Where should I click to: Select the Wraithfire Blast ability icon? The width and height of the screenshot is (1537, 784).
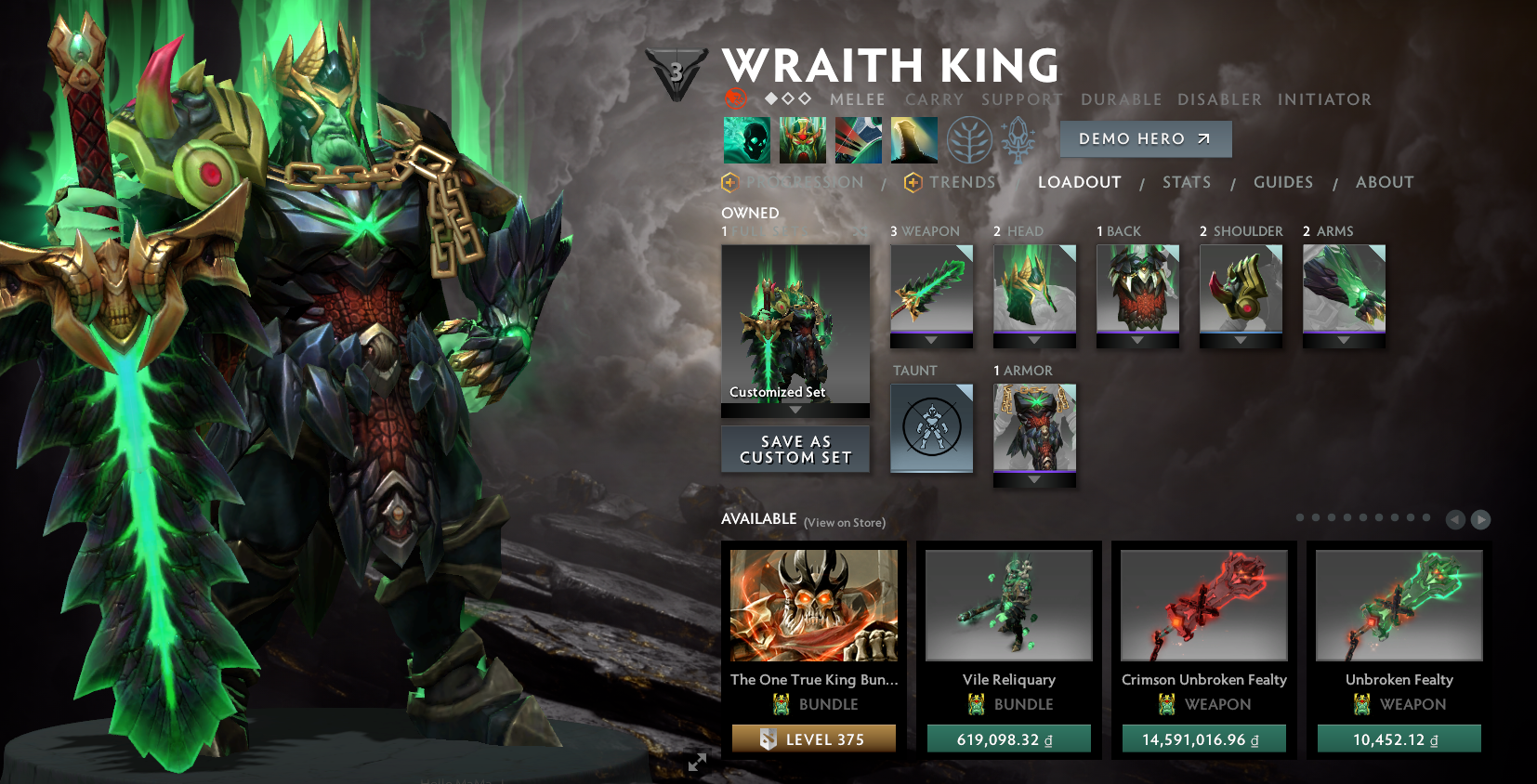746,138
